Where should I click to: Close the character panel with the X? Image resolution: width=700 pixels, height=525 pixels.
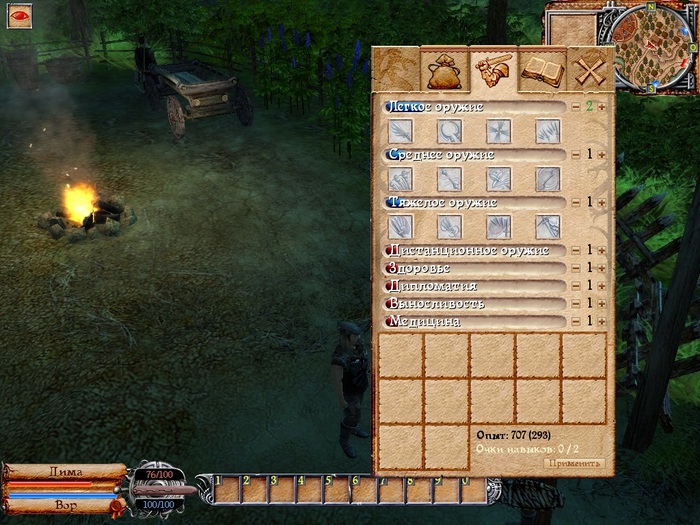[591, 70]
